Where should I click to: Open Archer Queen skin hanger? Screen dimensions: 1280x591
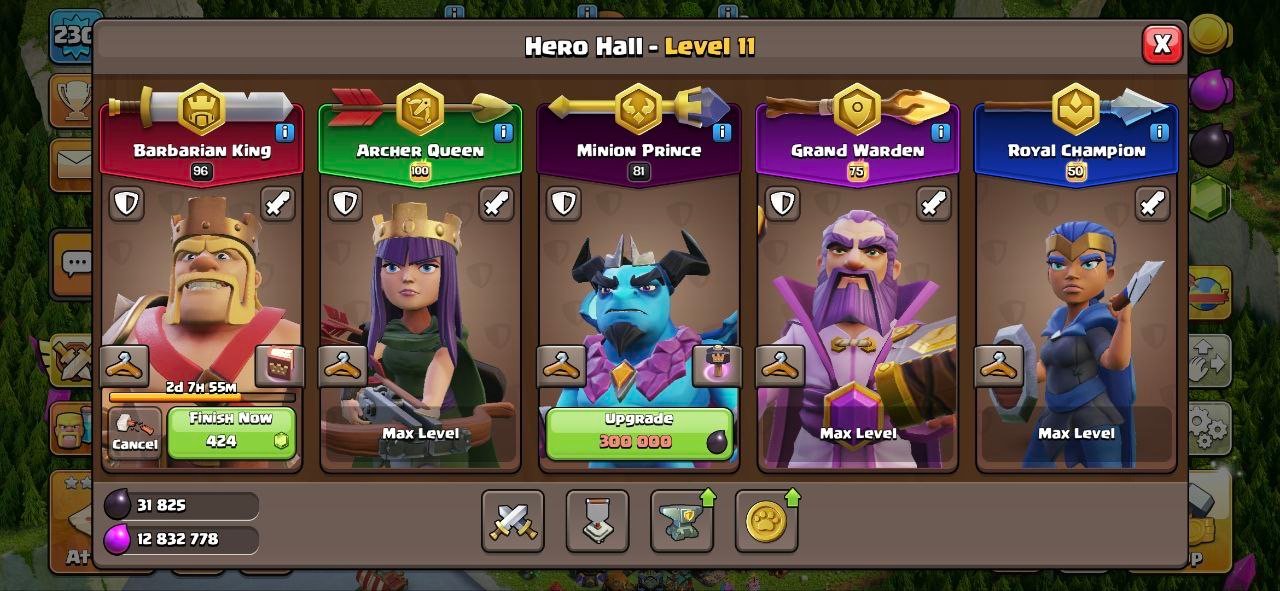tap(343, 366)
